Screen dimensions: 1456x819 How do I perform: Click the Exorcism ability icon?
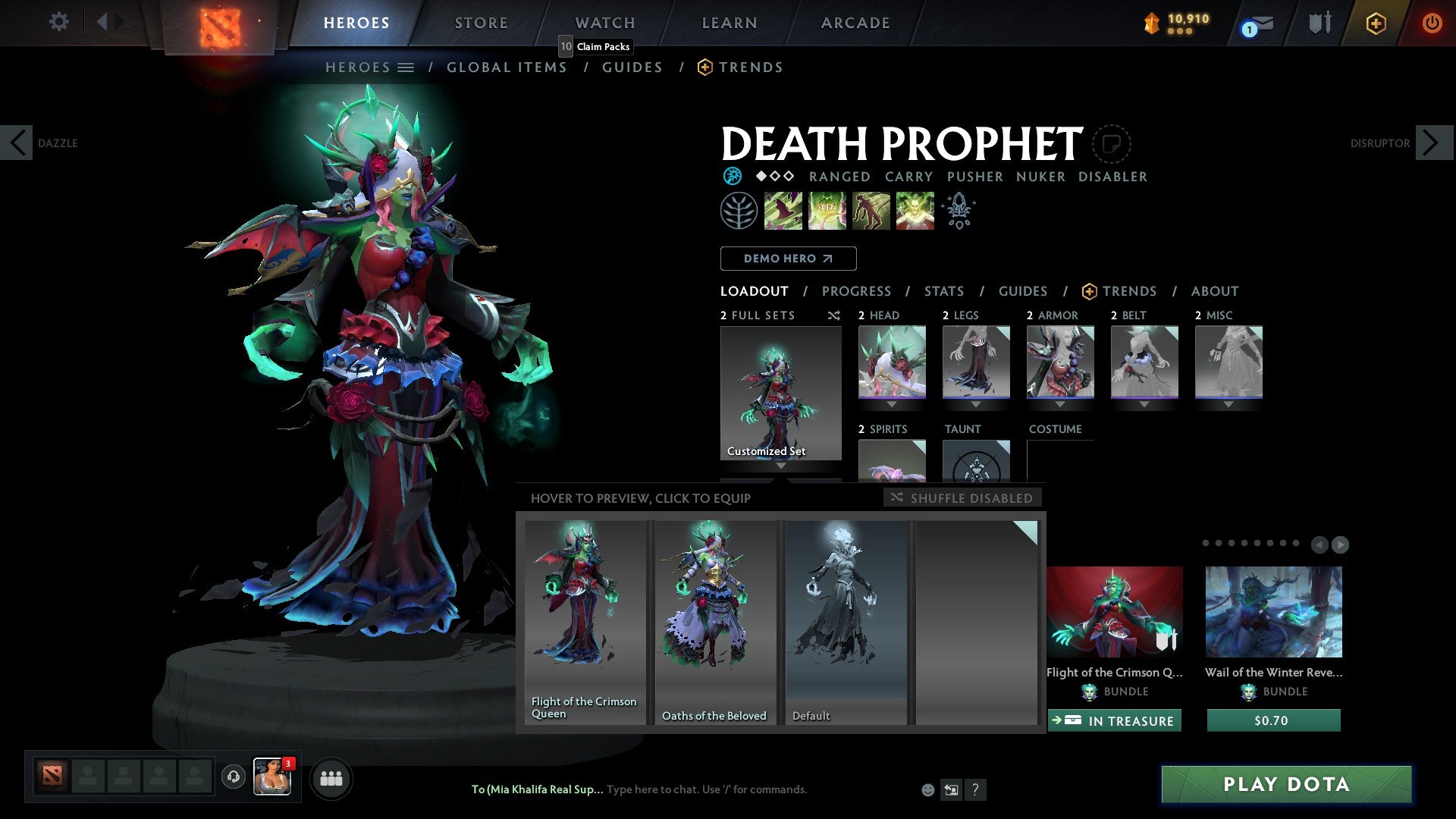pyautogui.click(x=915, y=211)
